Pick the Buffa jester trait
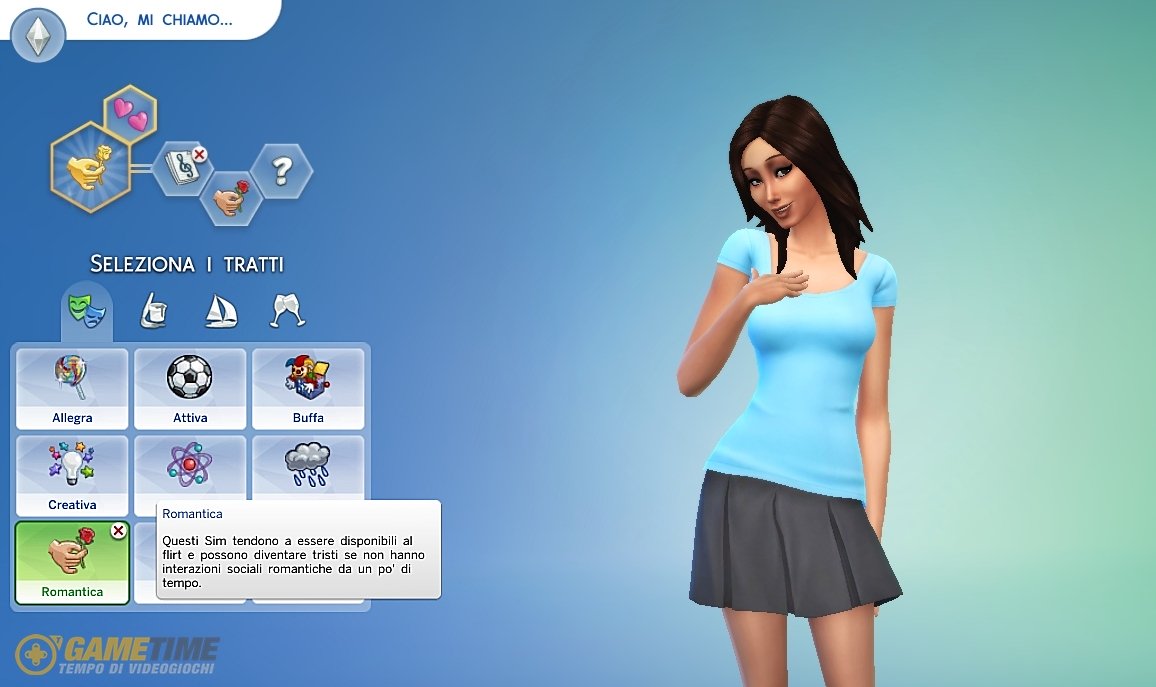This screenshot has width=1156, height=687. point(308,389)
